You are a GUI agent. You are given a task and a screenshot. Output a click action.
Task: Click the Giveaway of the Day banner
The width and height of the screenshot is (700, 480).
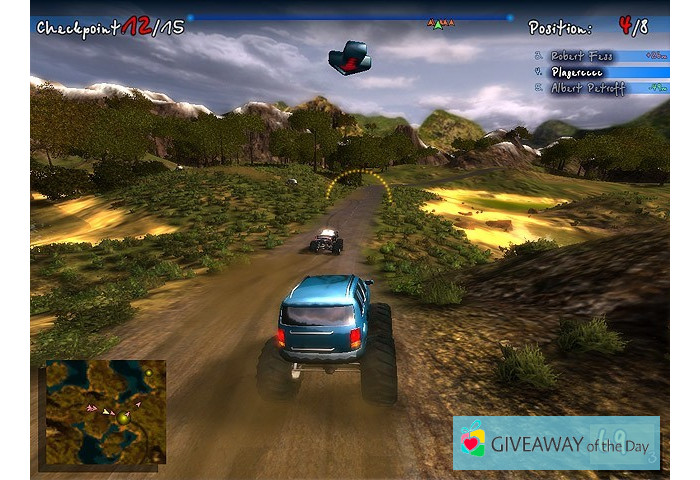click(x=556, y=443)
